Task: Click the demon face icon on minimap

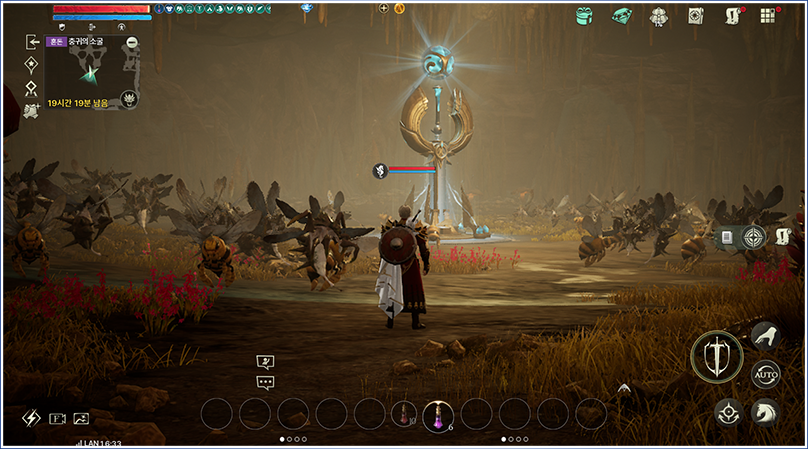Action: pyautogui.click(x=129, y=98)
